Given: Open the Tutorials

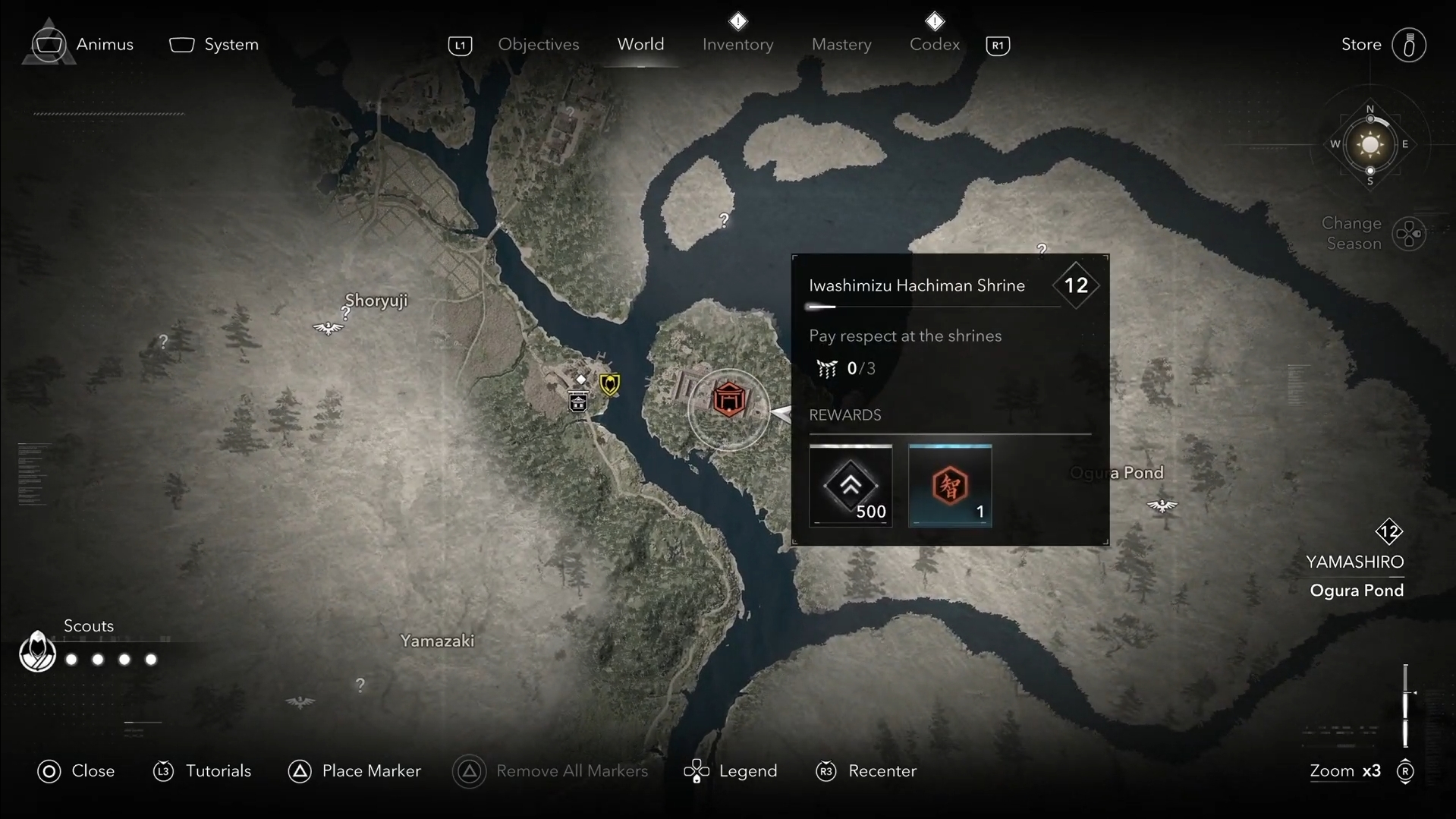Looking at the screenshot, I should click(203, 771).
